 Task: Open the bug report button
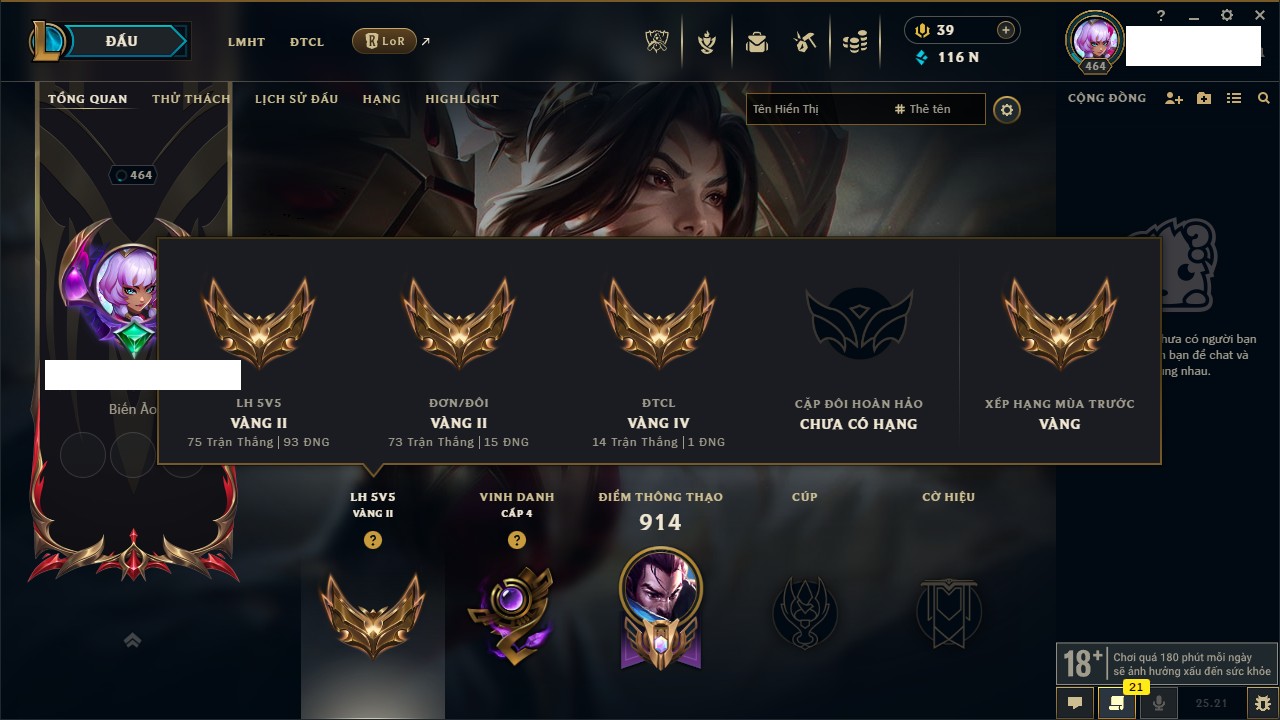1262,703
